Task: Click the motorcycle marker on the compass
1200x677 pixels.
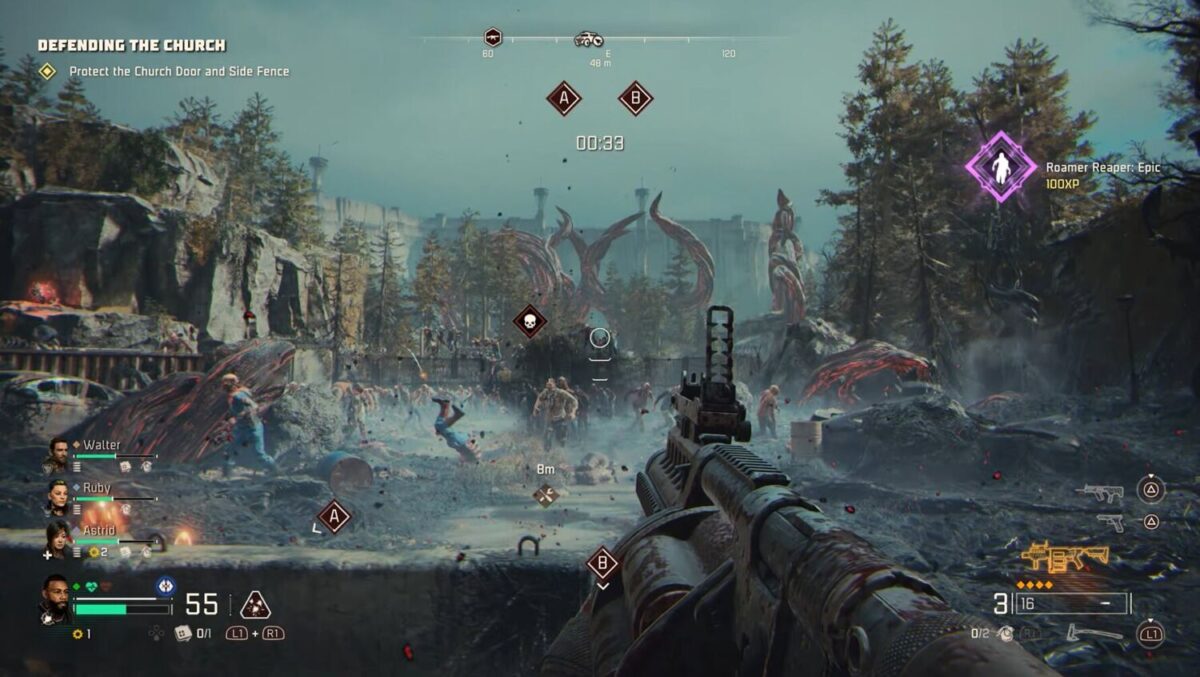Action: click(x=588, y=39)
